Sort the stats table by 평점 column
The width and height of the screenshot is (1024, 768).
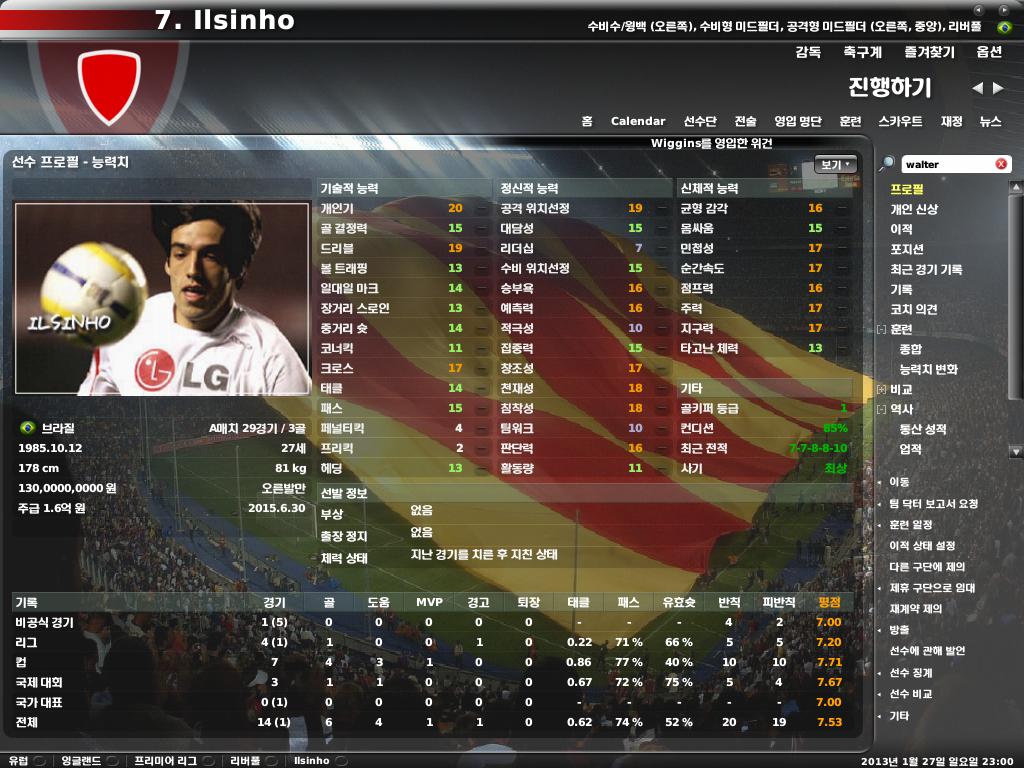[x=829, y=602]
